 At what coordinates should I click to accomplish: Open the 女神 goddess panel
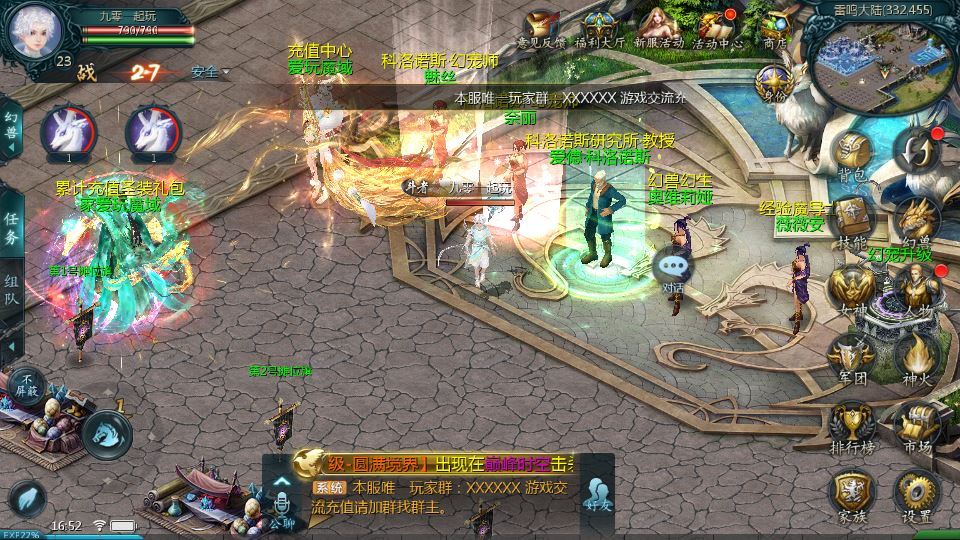click(852, 286)
